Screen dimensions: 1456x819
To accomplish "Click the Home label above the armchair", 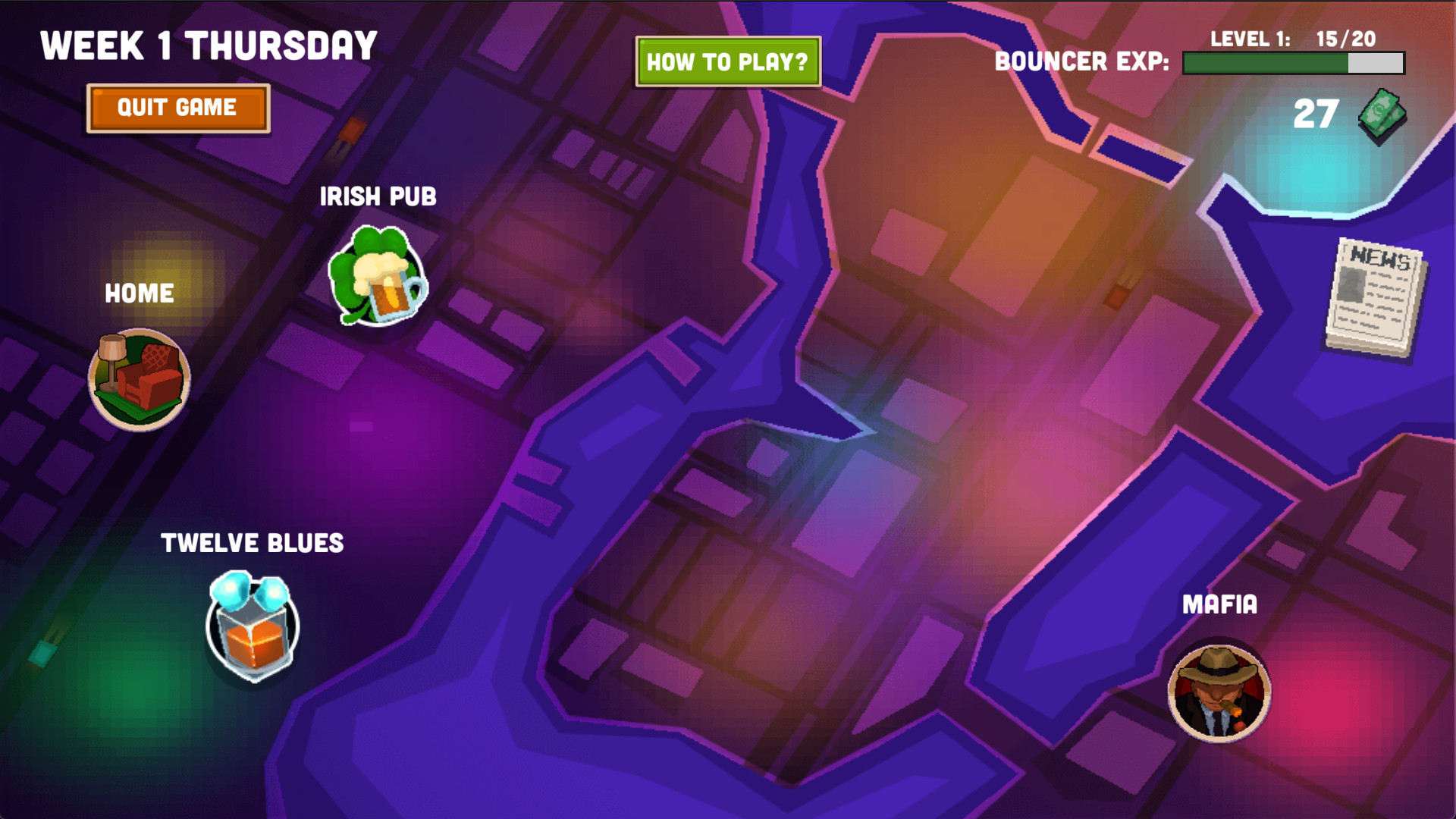I will pyautogui.click(x=139, y=293).
